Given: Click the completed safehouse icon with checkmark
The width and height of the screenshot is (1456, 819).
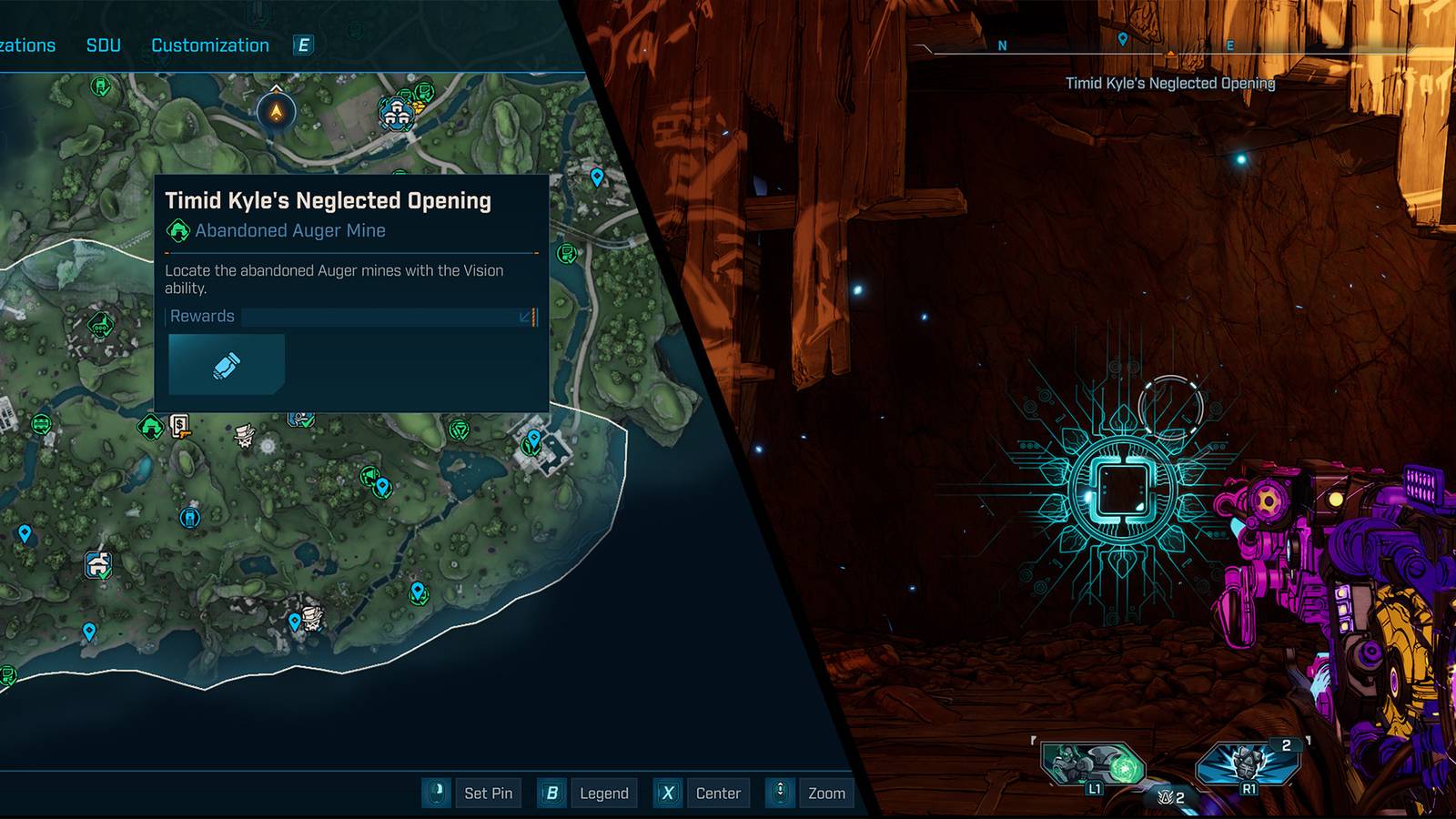Looking at the screenshot, I should (x=99, y=563).
